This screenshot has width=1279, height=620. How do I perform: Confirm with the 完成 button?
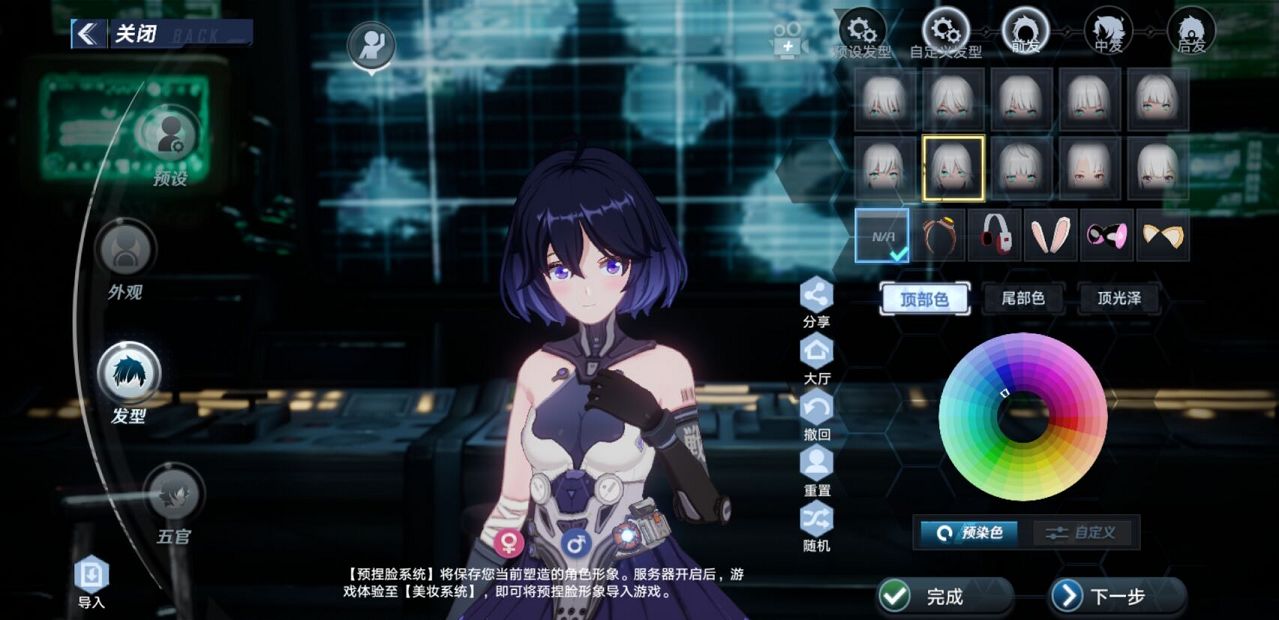click(x=944, y=596)
